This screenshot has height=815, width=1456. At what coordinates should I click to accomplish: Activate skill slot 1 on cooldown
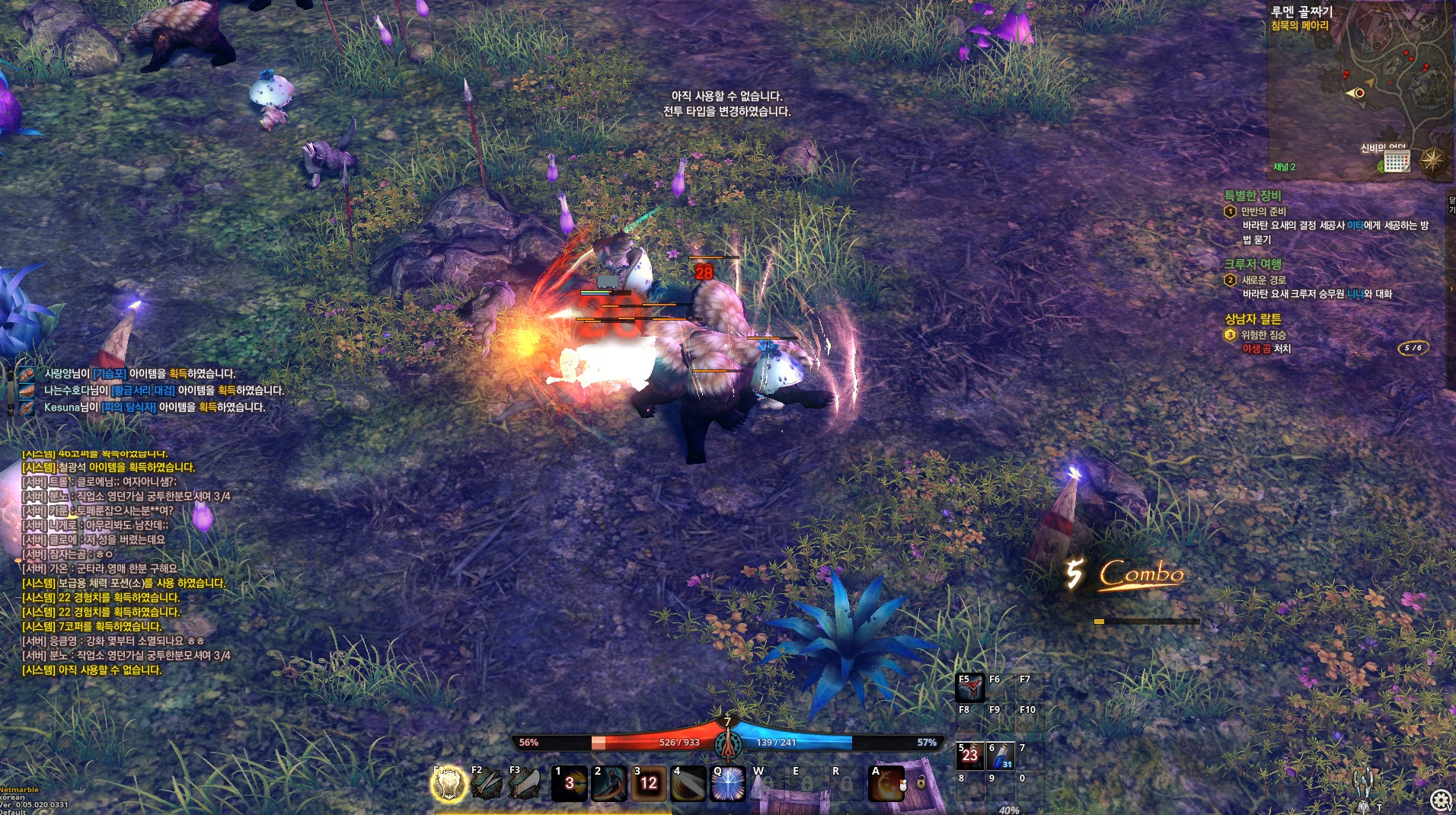(x=570, y=785)
